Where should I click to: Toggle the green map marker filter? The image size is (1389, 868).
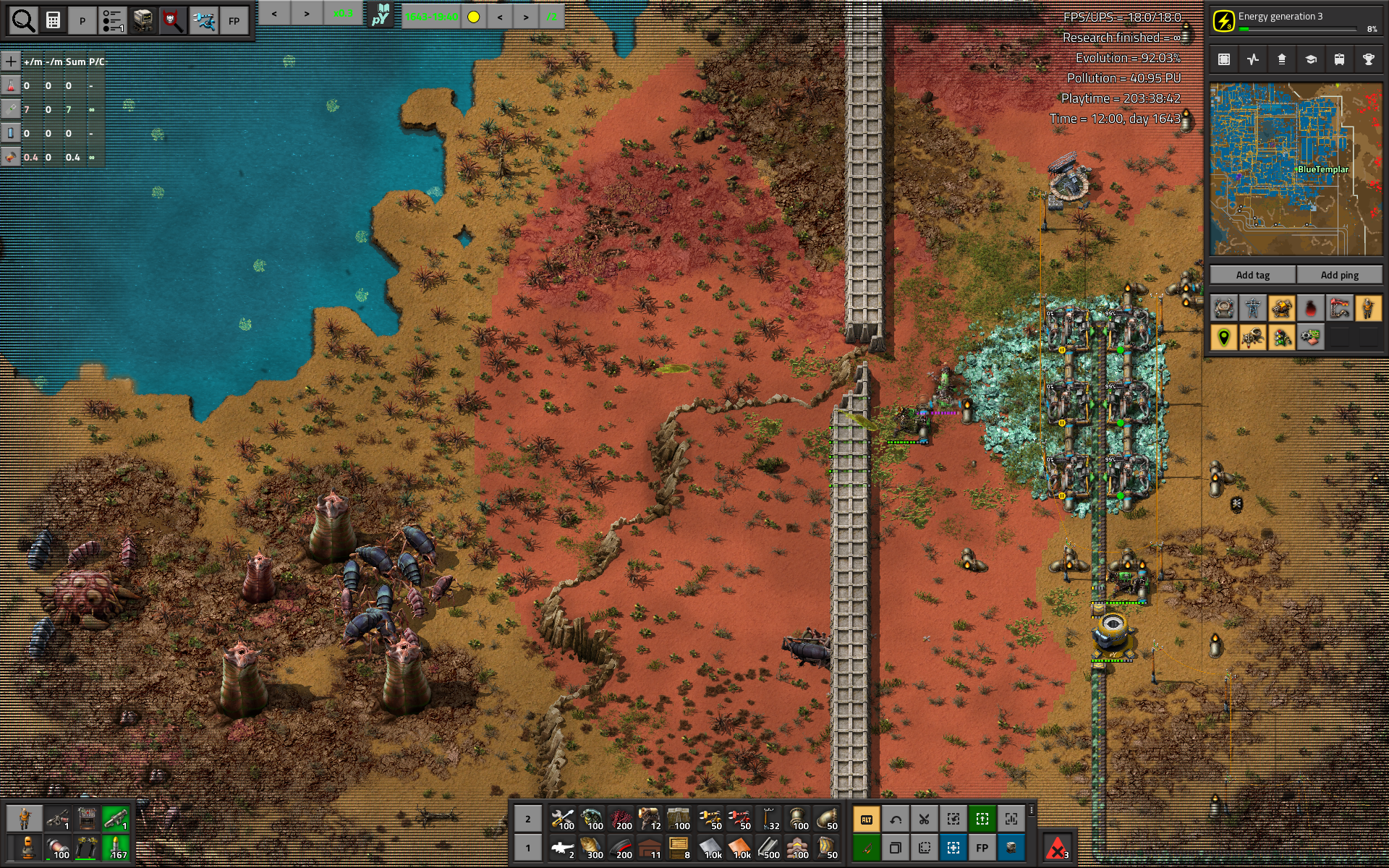click(x=1223, y=338)
